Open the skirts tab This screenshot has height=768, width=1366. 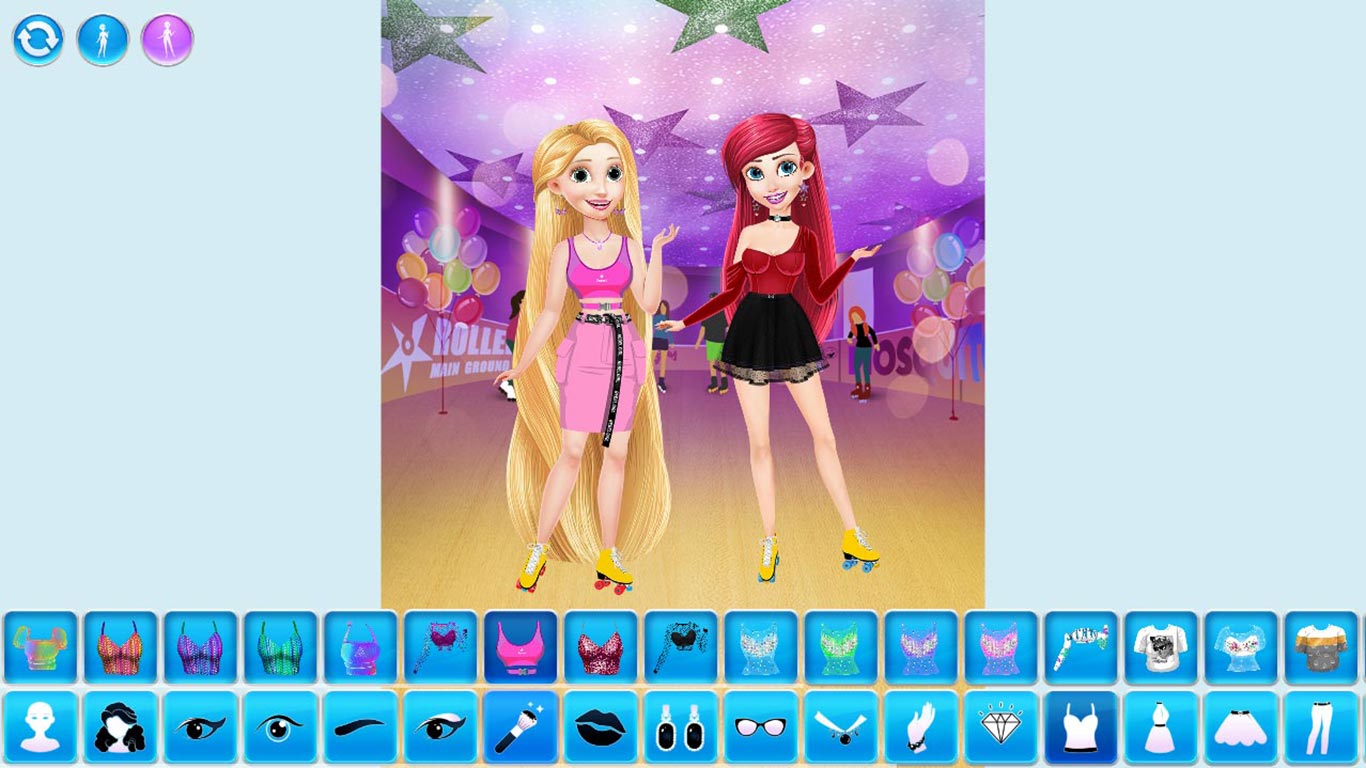1240,730
